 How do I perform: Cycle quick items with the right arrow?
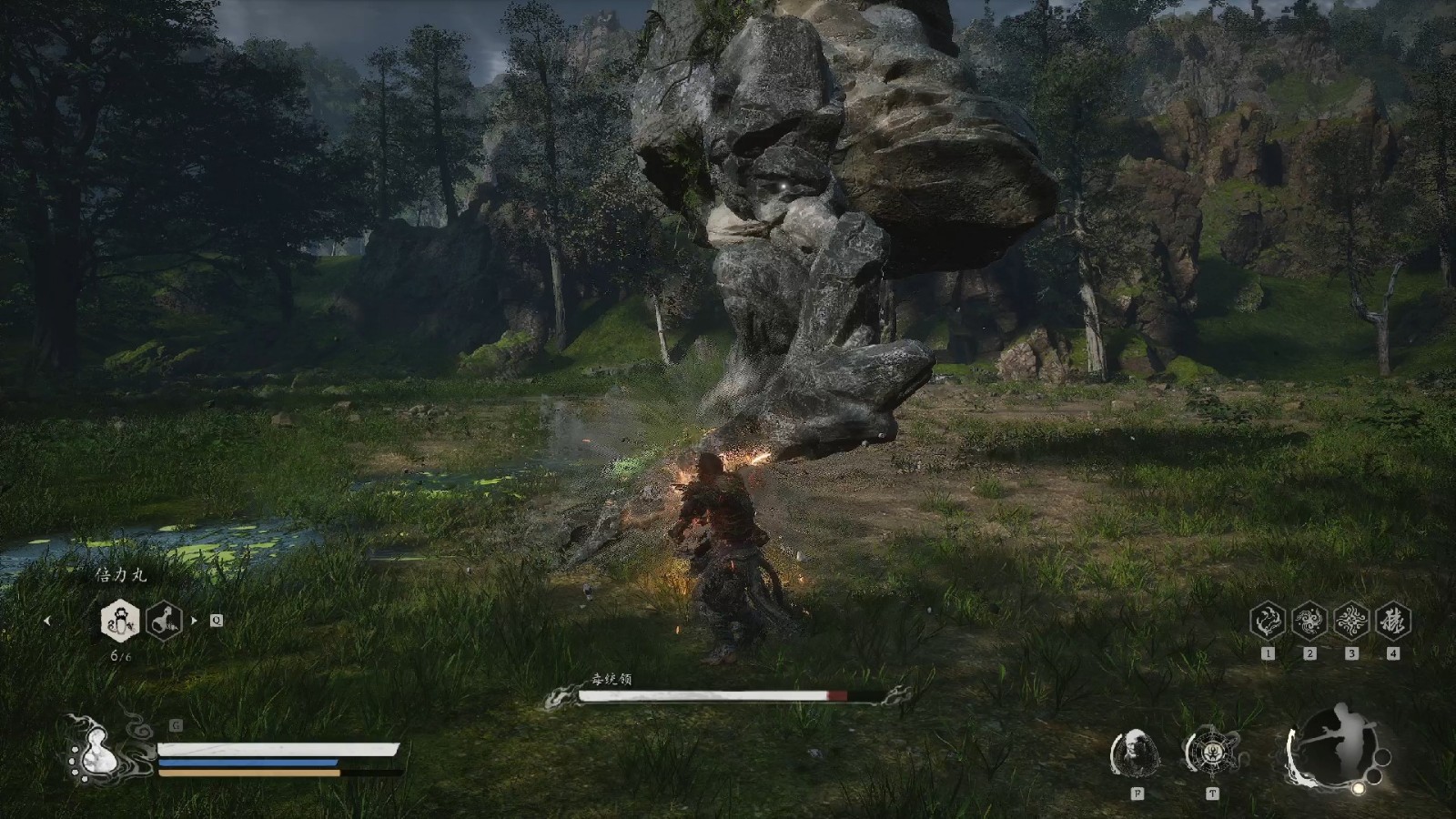coord(193,622)
